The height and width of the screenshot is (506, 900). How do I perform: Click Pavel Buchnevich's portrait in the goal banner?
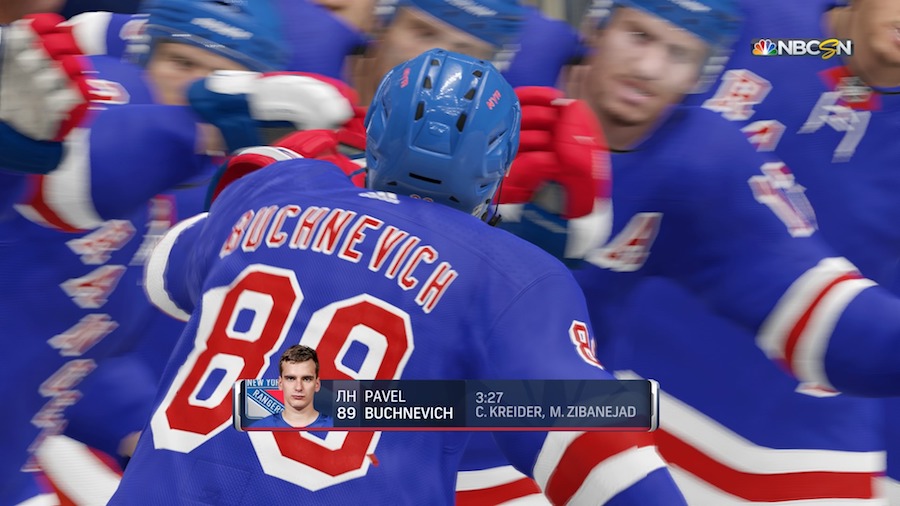tap(299, 385)
